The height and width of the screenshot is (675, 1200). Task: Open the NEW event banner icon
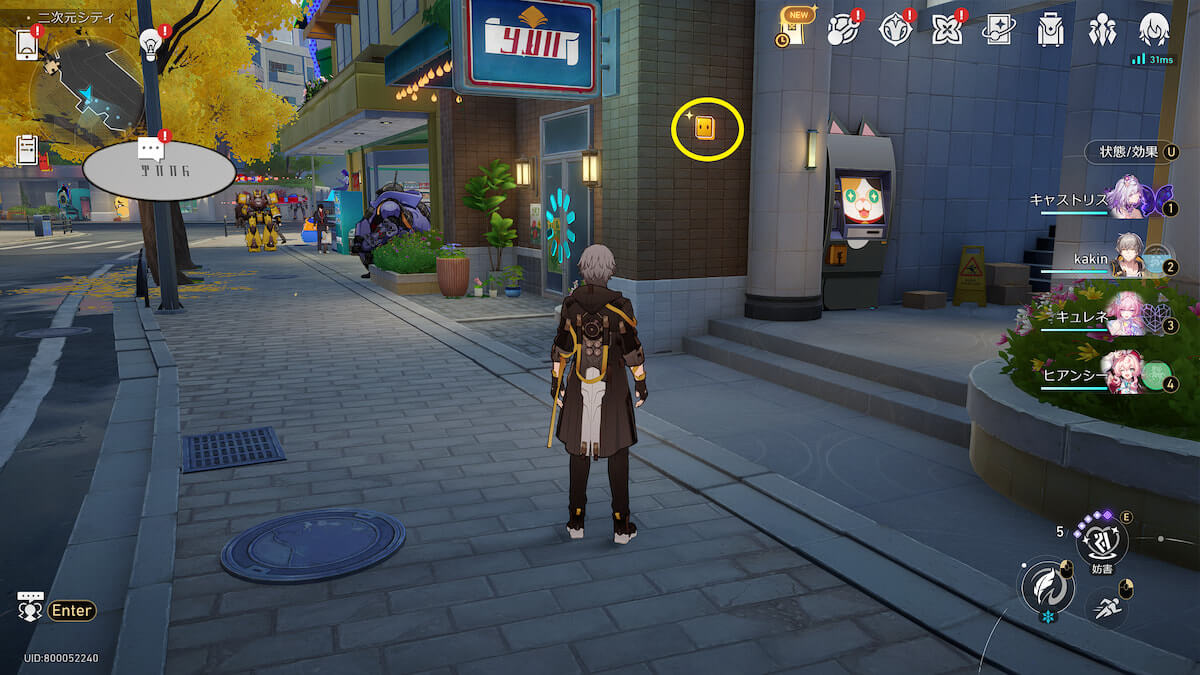click(x=795, y=28)
